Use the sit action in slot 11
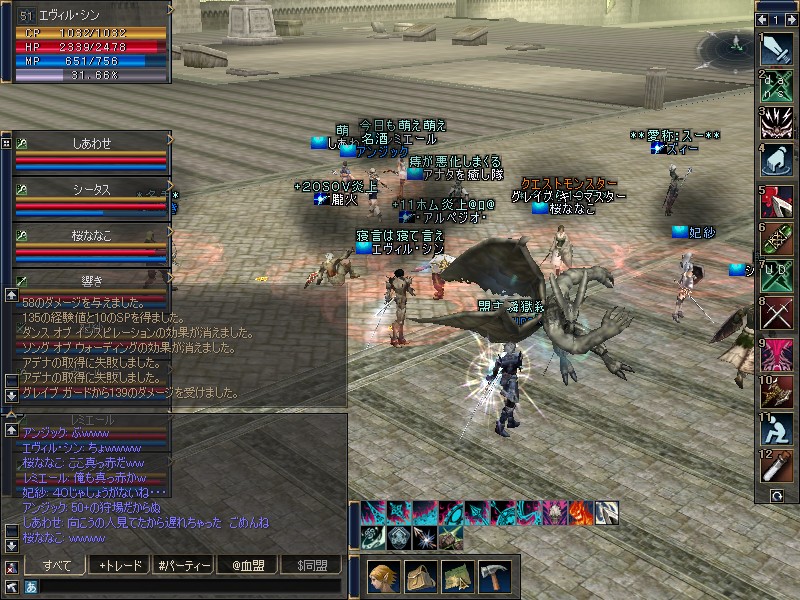The image size is (800, 600). 777,428
